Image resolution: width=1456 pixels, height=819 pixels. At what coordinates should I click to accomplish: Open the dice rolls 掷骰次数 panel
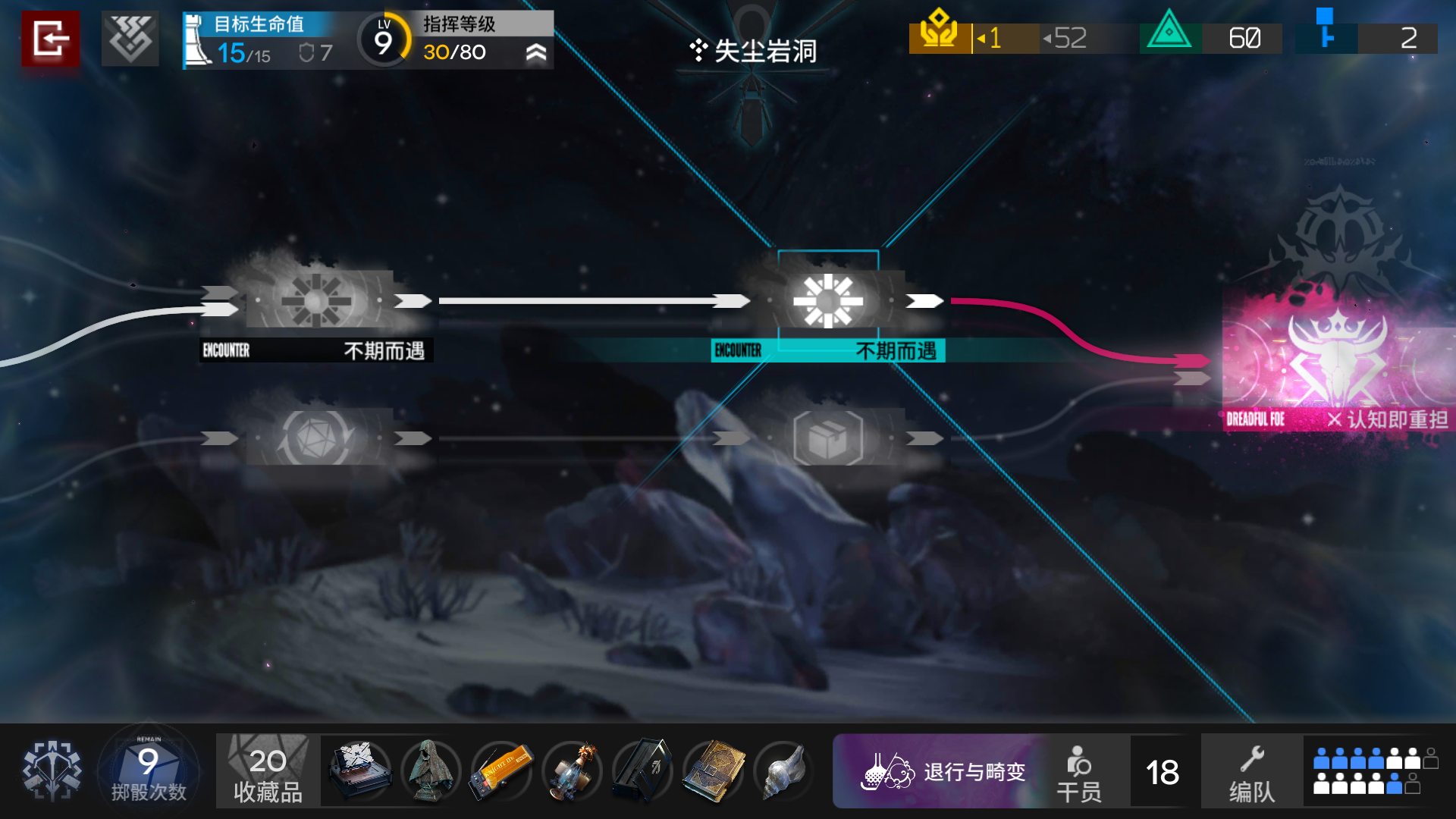click(x=149, y=770)
